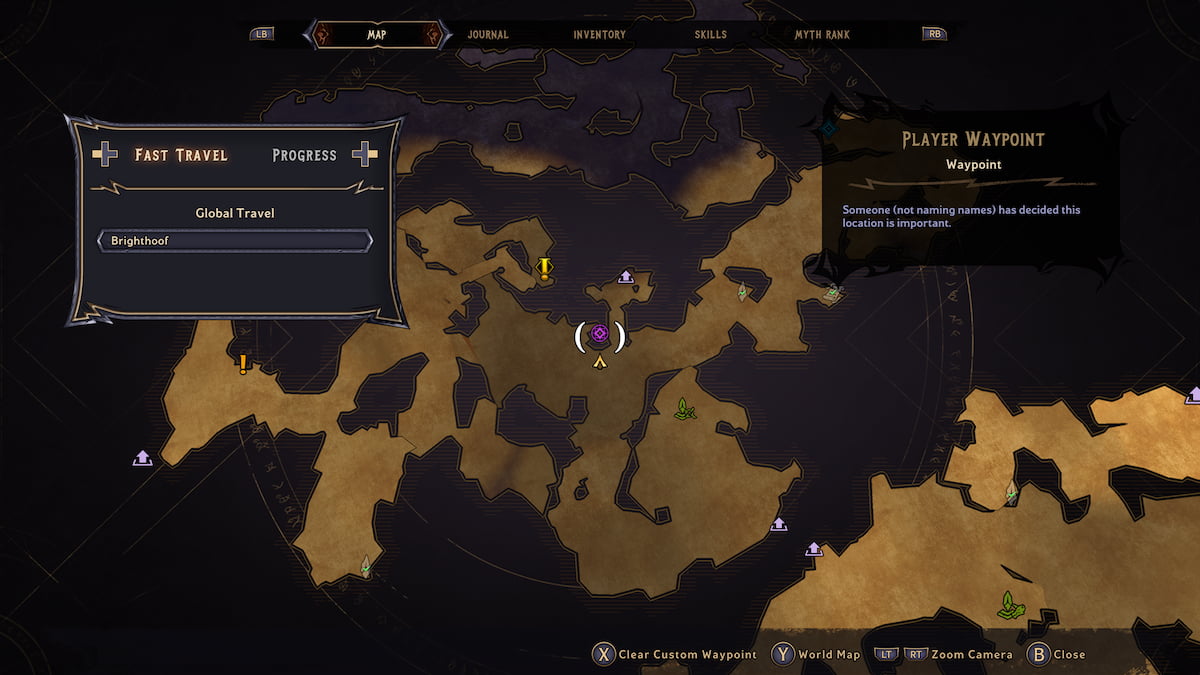Select the yellow main quest exclamation marker

point(544,267)
